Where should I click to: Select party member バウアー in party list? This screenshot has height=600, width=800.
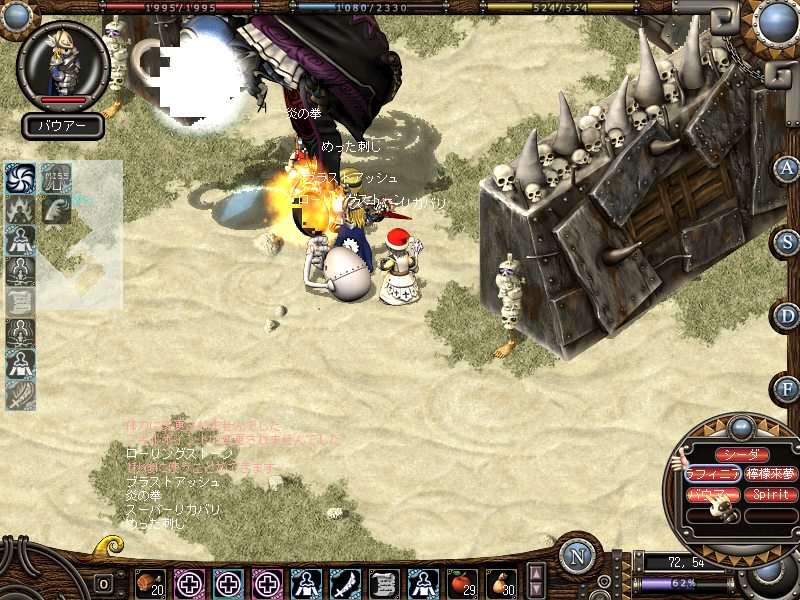pos(713,495)
